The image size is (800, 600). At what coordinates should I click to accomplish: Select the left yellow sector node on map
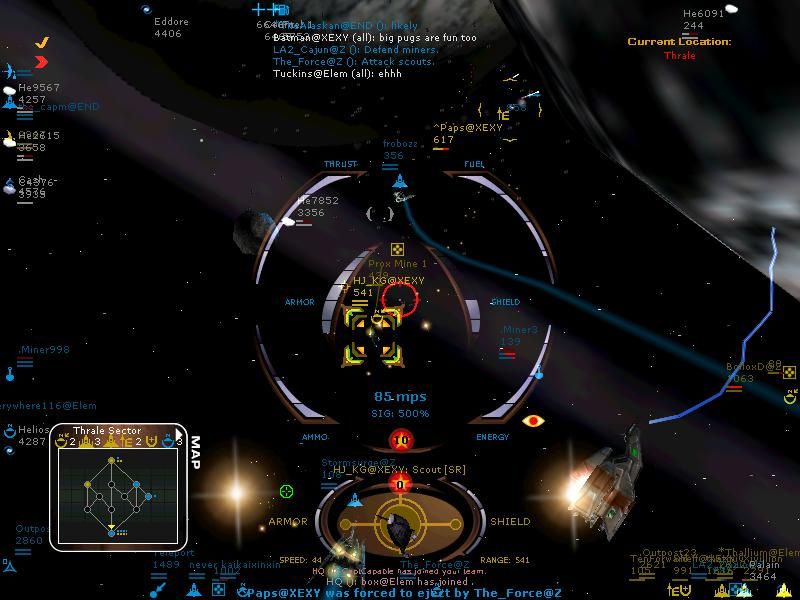pyautogui.click(x=86, y=486)
